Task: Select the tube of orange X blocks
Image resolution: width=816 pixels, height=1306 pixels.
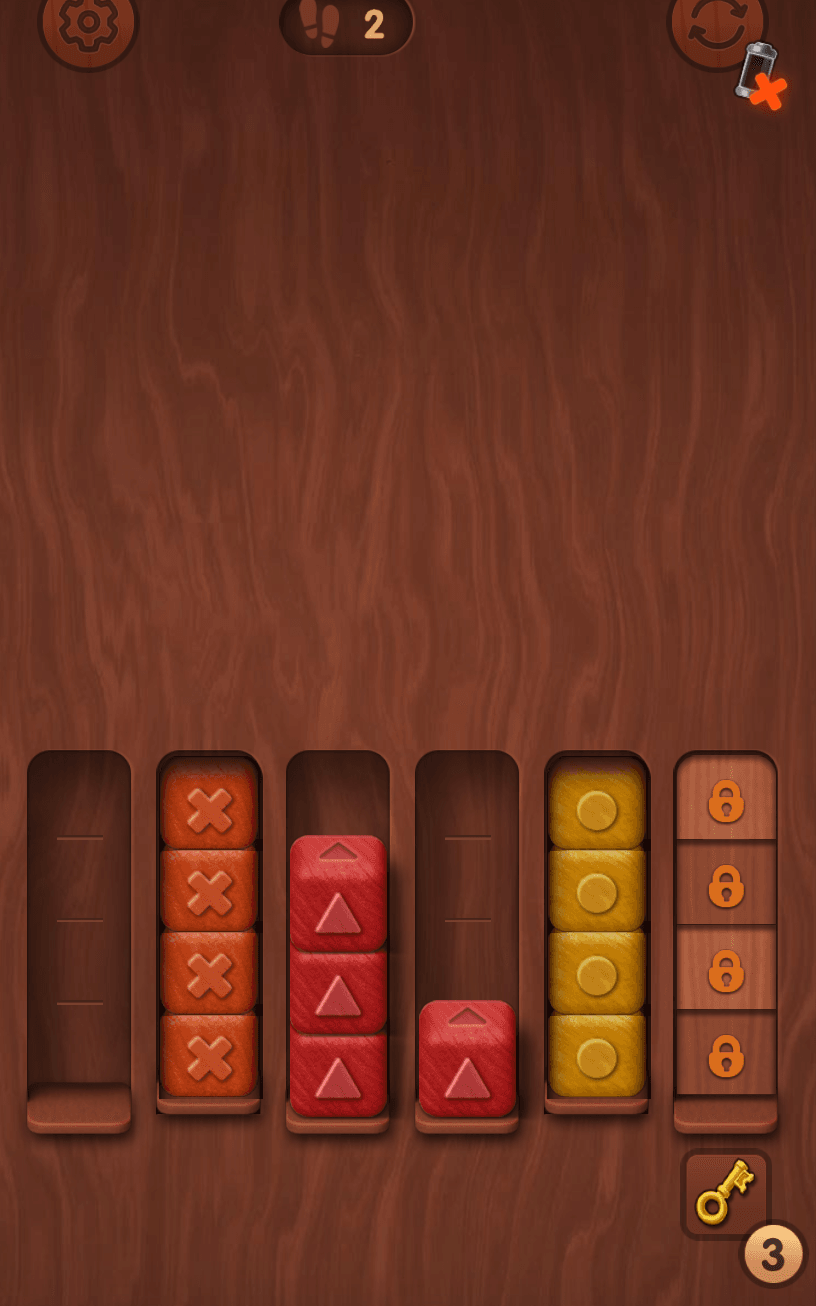Action: pos(209,930)
